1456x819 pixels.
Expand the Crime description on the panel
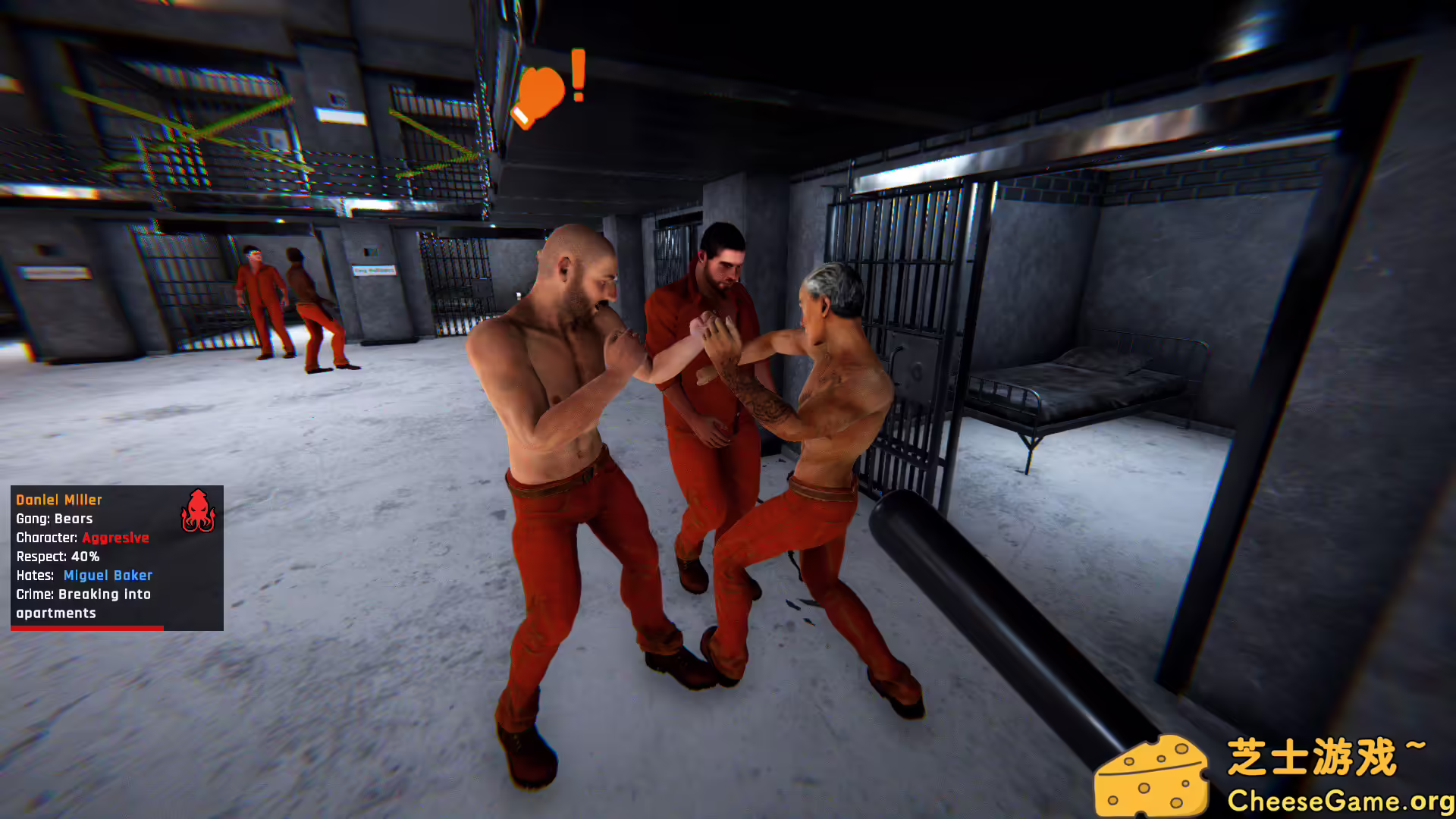pyautogui.click(x=83, y=595)
